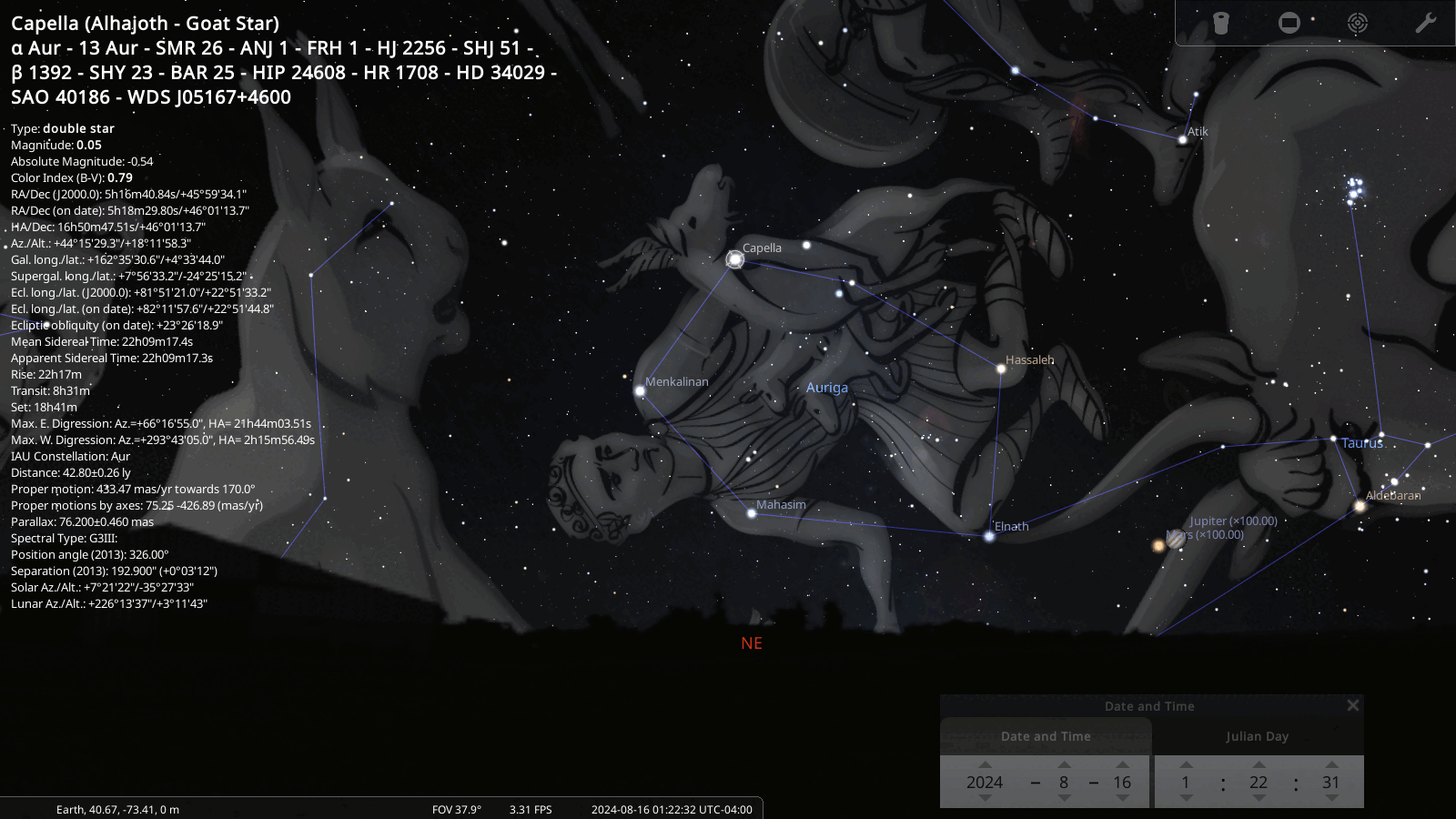Toggle the ocular eyepiece view icon
The width and height of the screenshot is (1456, 819).
[x=1221, y=23]
